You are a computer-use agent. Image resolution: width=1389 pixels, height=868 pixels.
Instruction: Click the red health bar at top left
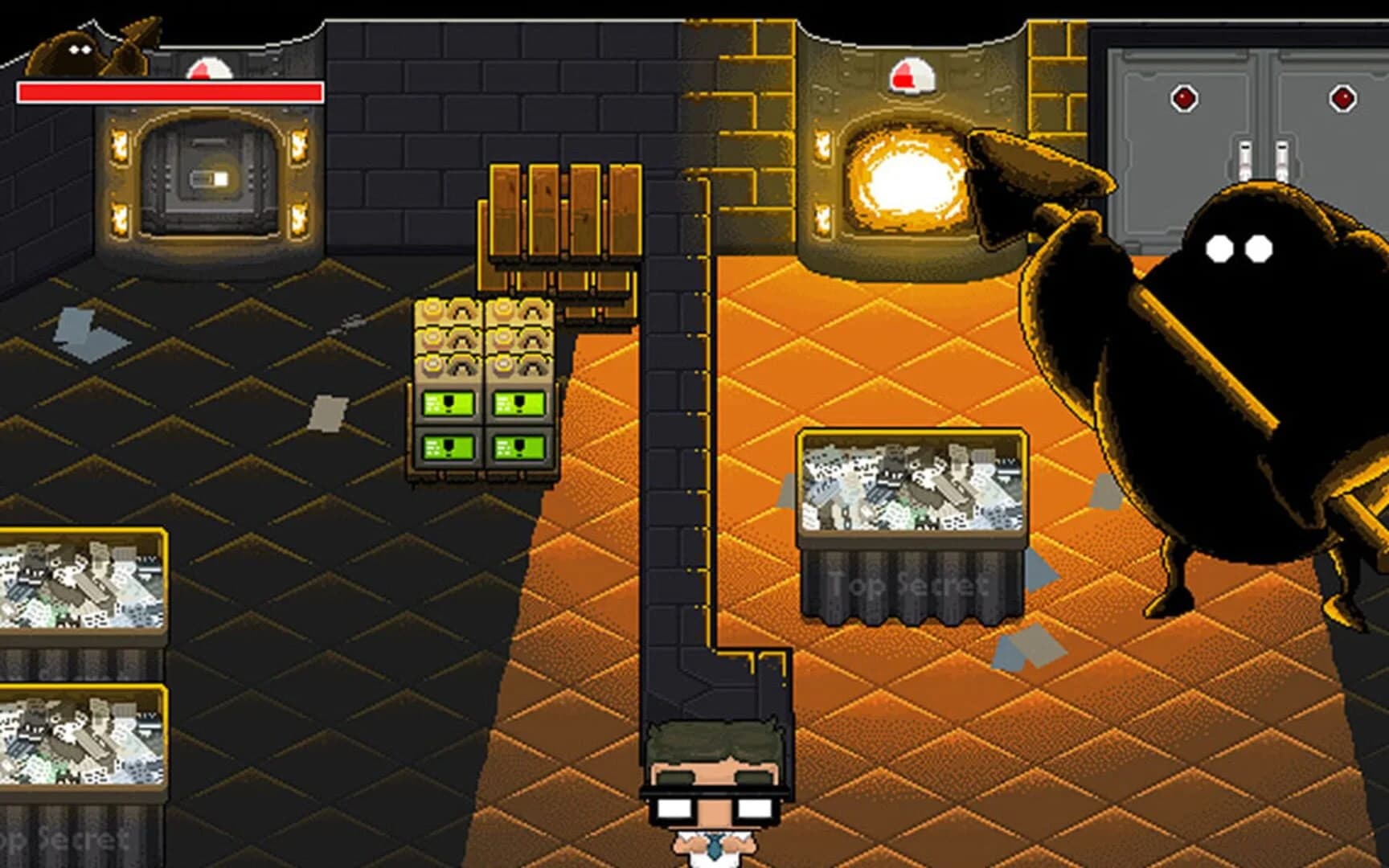(x=165, y=91)
